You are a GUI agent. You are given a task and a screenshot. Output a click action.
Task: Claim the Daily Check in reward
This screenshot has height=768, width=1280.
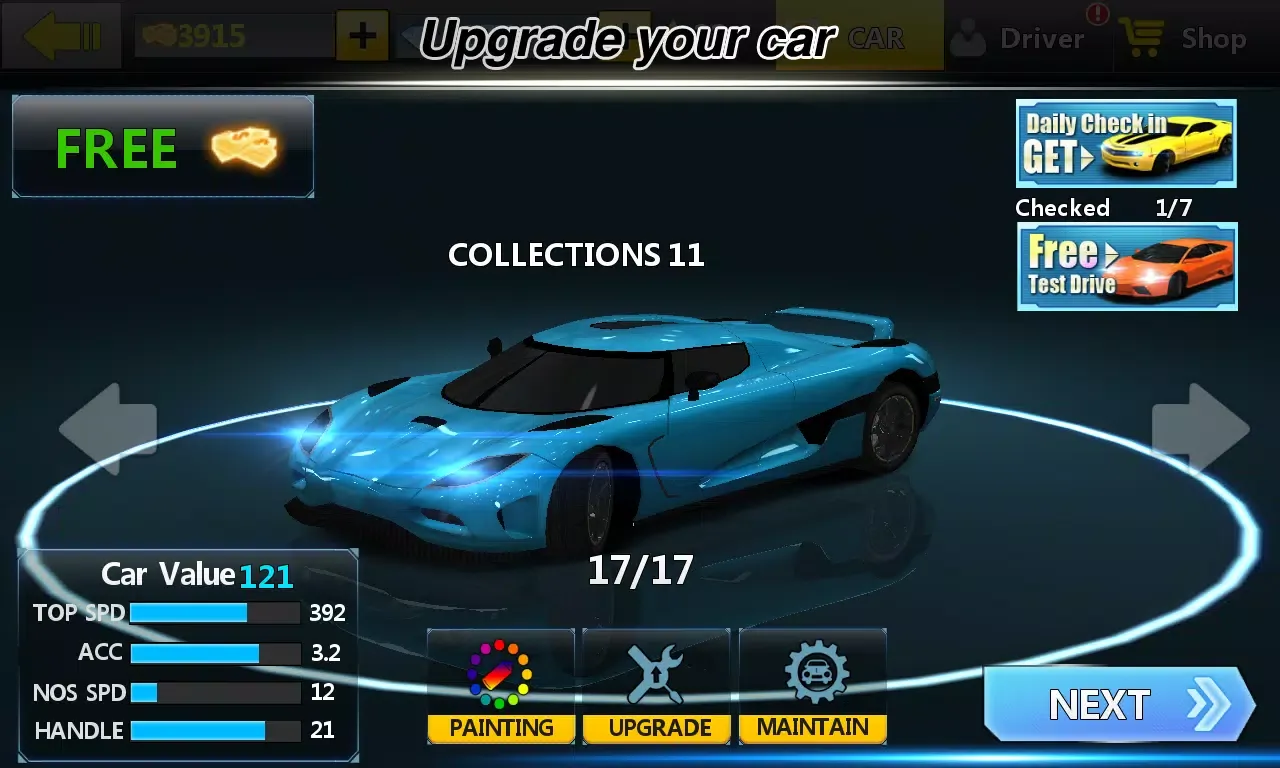pos(1126,144)
